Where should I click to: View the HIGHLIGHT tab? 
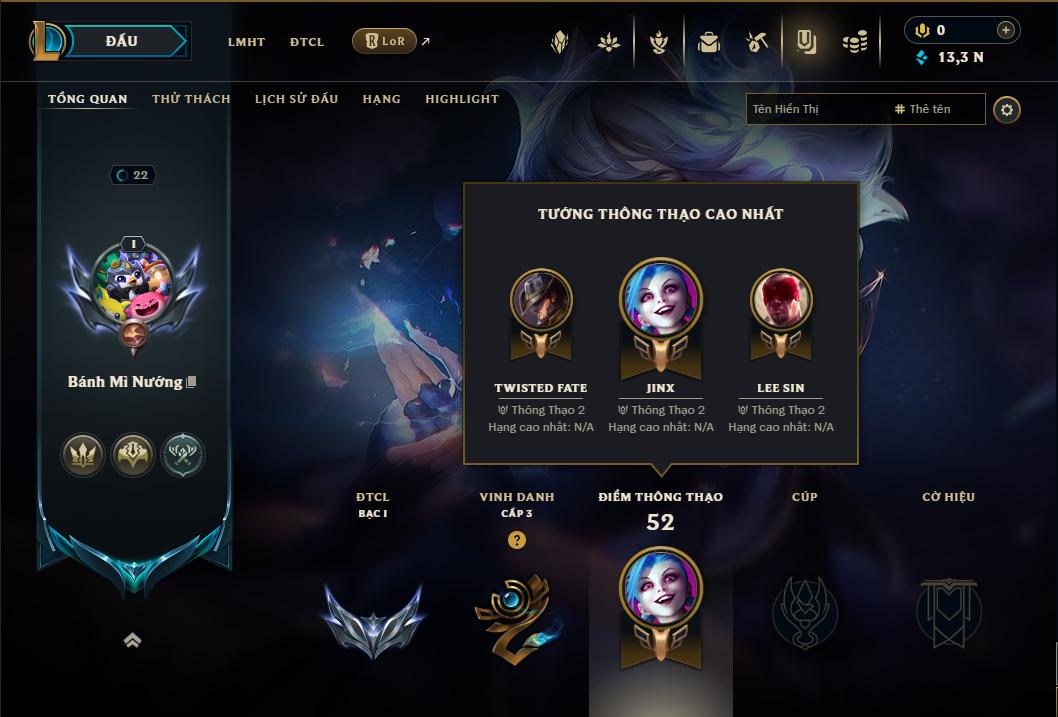point(462,99)
